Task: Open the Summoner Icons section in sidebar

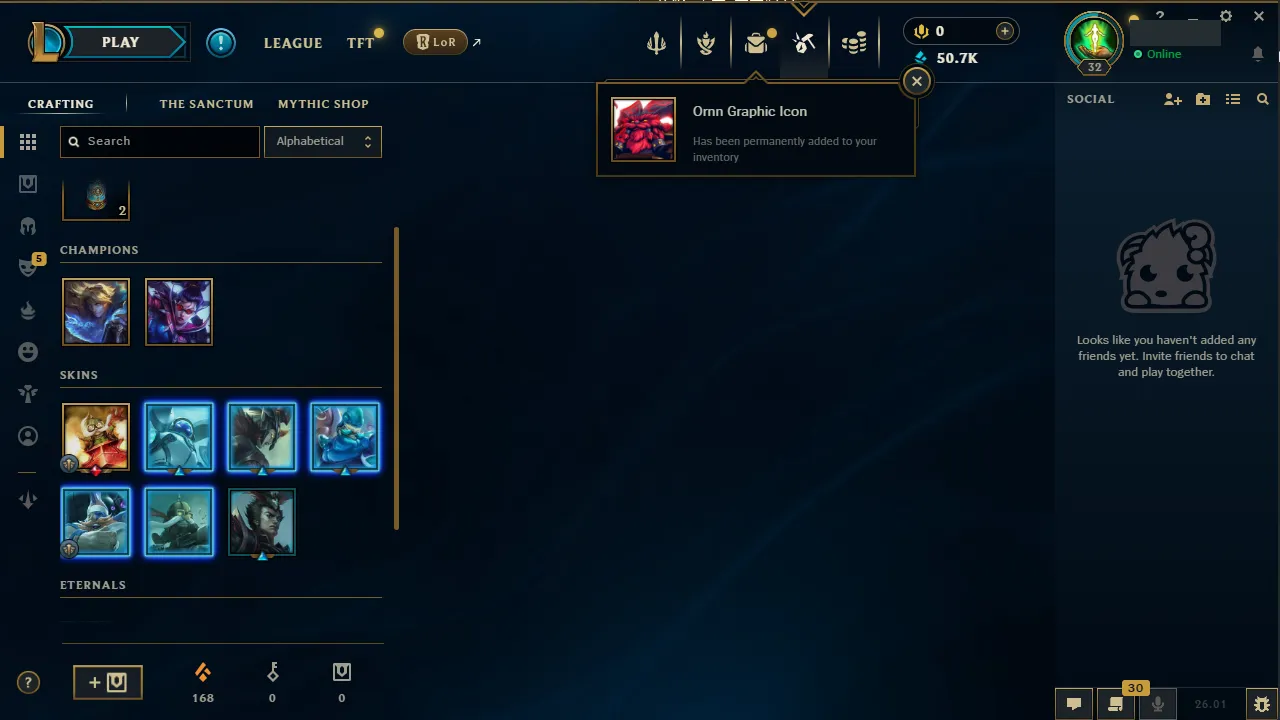Action: 28,436
